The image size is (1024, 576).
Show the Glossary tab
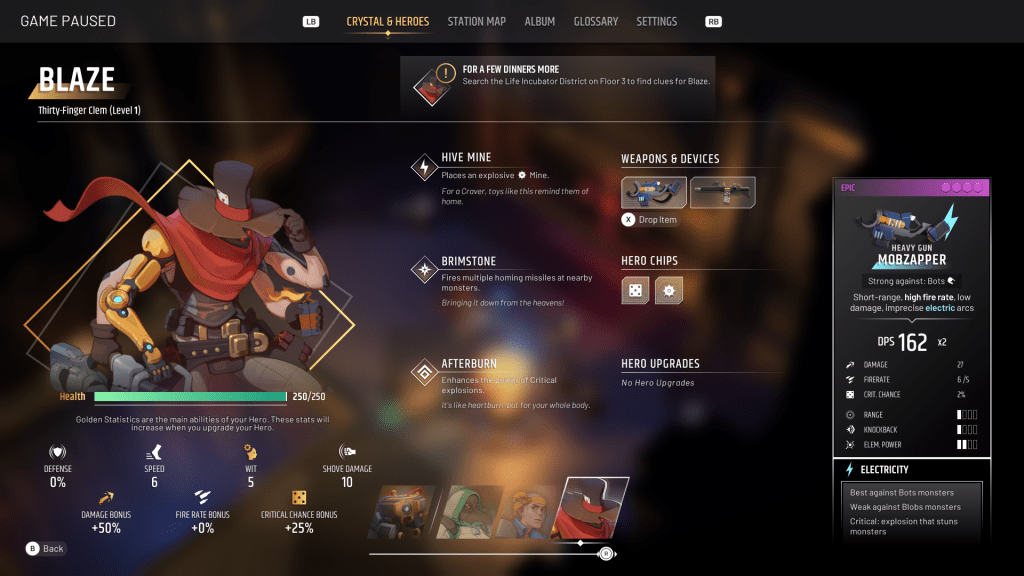[x=595, y=21]
